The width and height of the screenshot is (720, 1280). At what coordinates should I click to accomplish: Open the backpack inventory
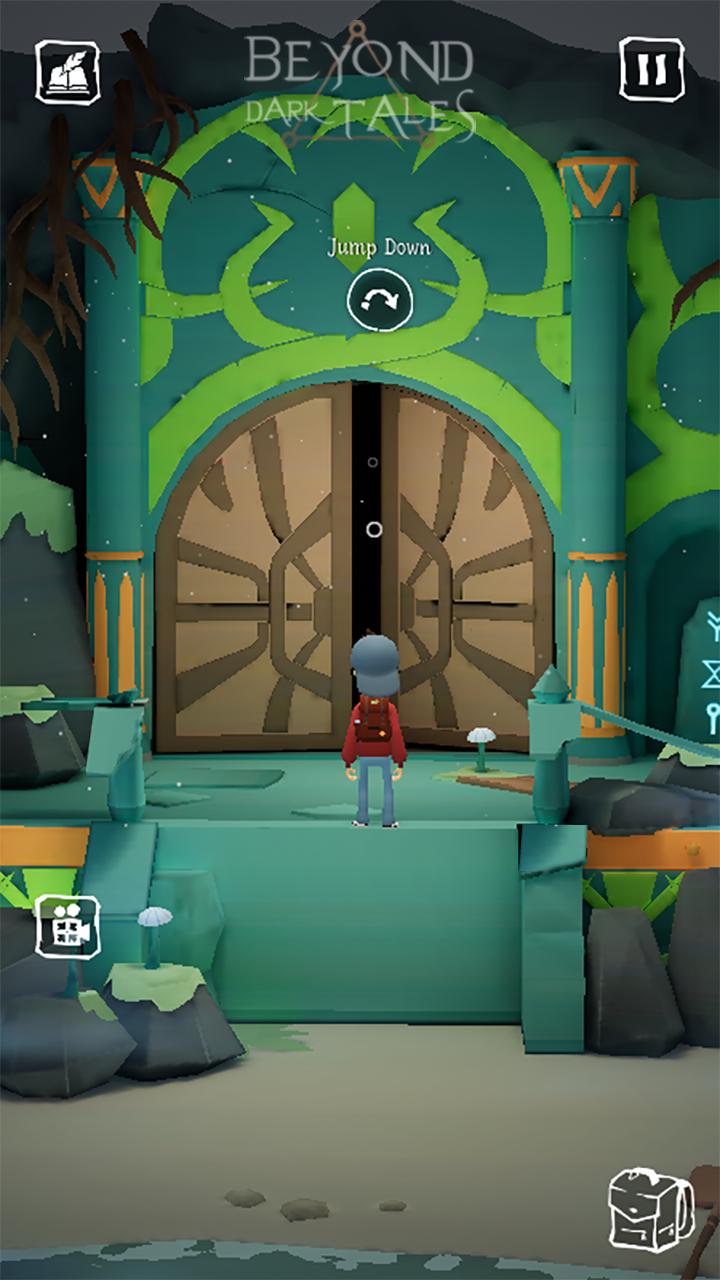(x=651, y=1210)
